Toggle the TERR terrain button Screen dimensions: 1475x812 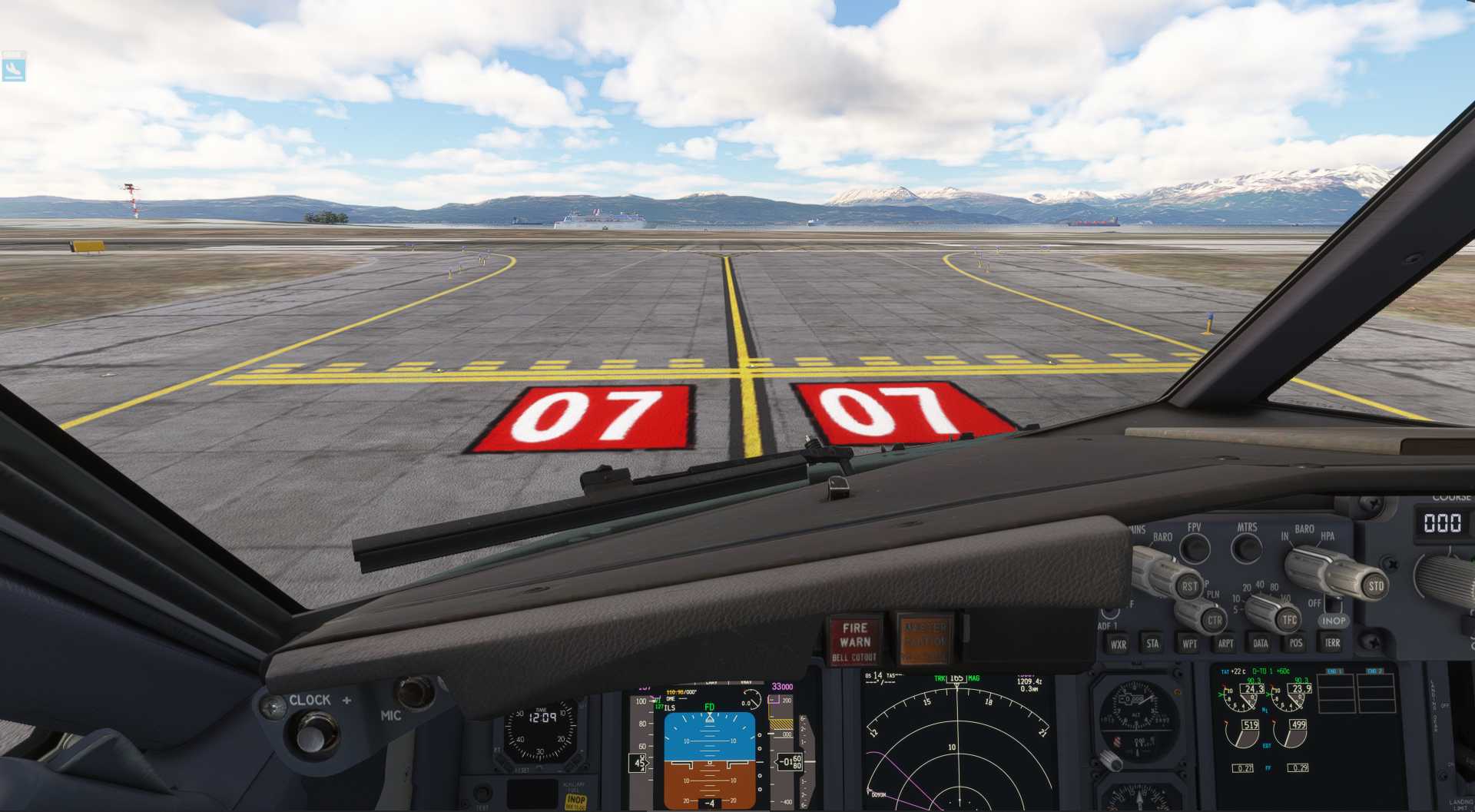tap(1332, 643)
